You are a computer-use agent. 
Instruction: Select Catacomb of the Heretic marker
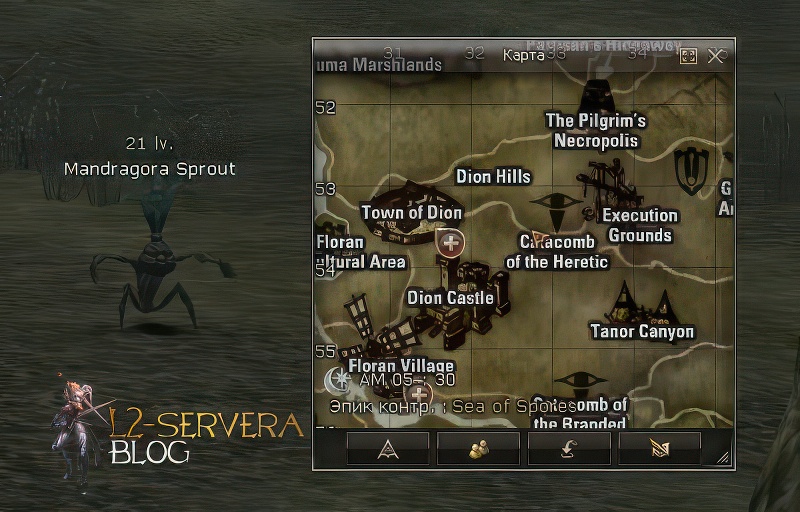pos(557,251)
